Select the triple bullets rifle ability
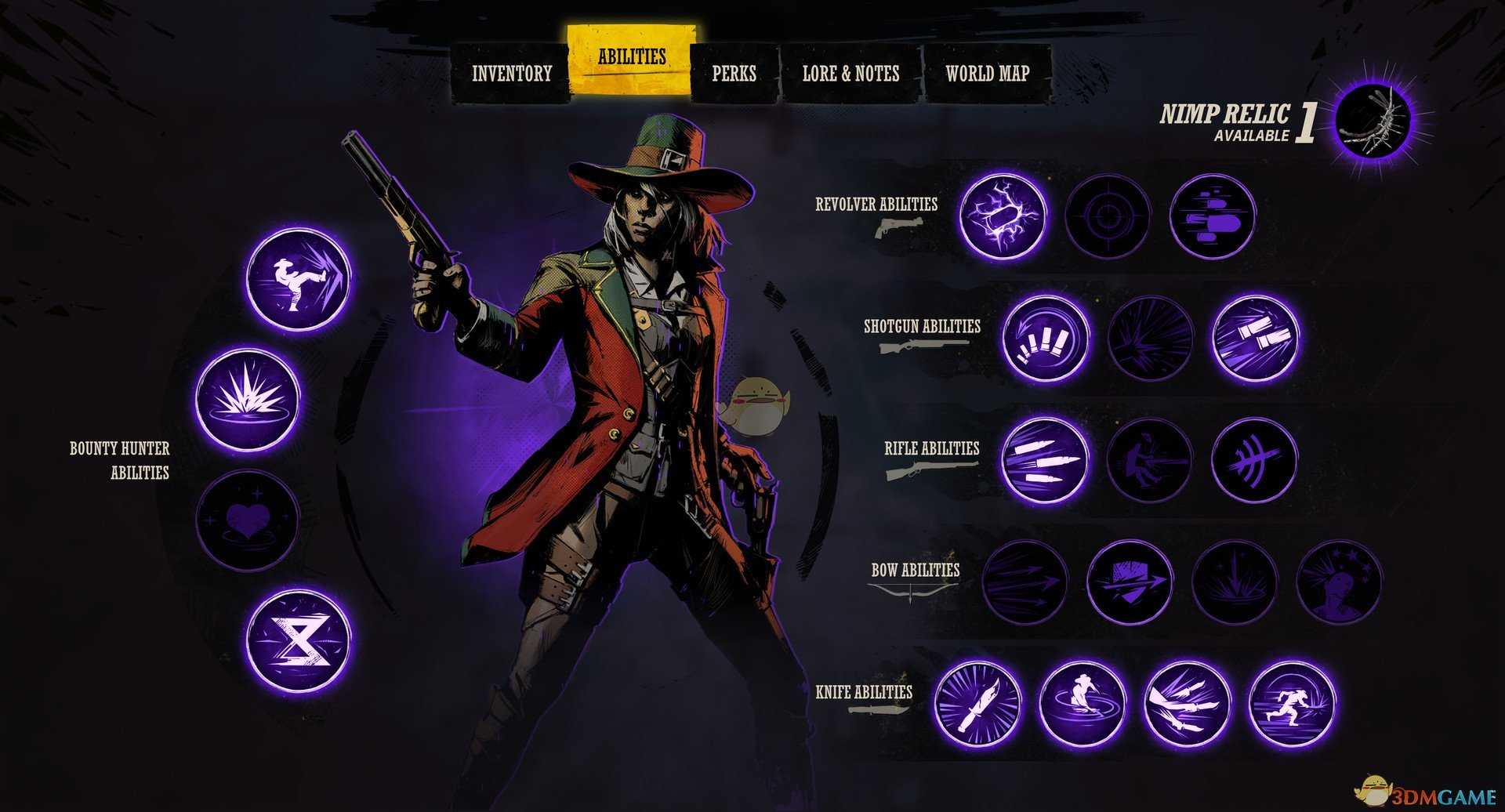 (x=1045, y=460)
